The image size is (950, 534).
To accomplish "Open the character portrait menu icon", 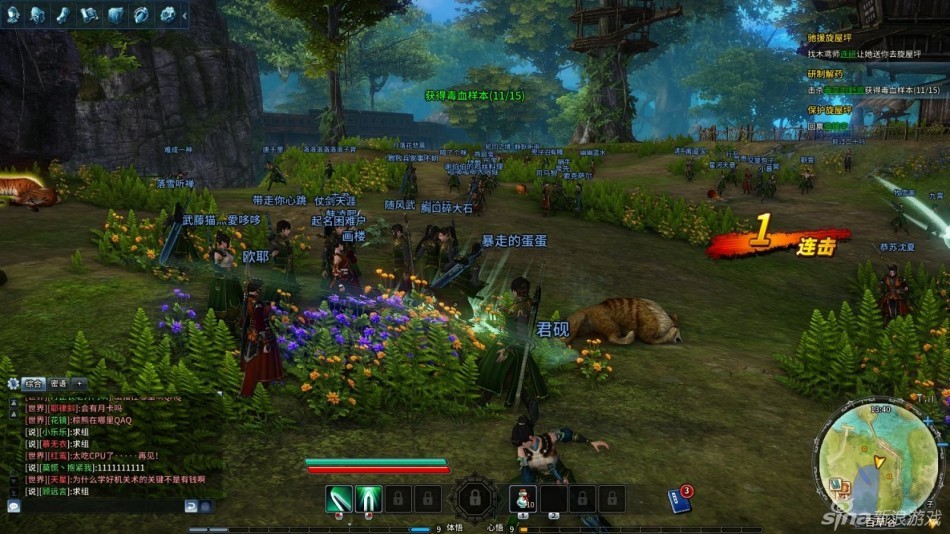I will 13,14.
